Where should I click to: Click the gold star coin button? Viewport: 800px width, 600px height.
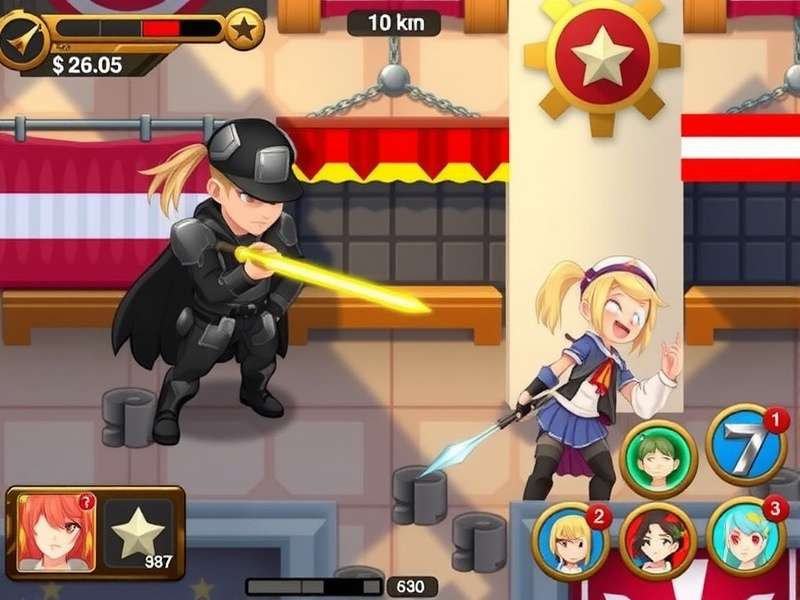pyautogui.click(x=244, y=29)
